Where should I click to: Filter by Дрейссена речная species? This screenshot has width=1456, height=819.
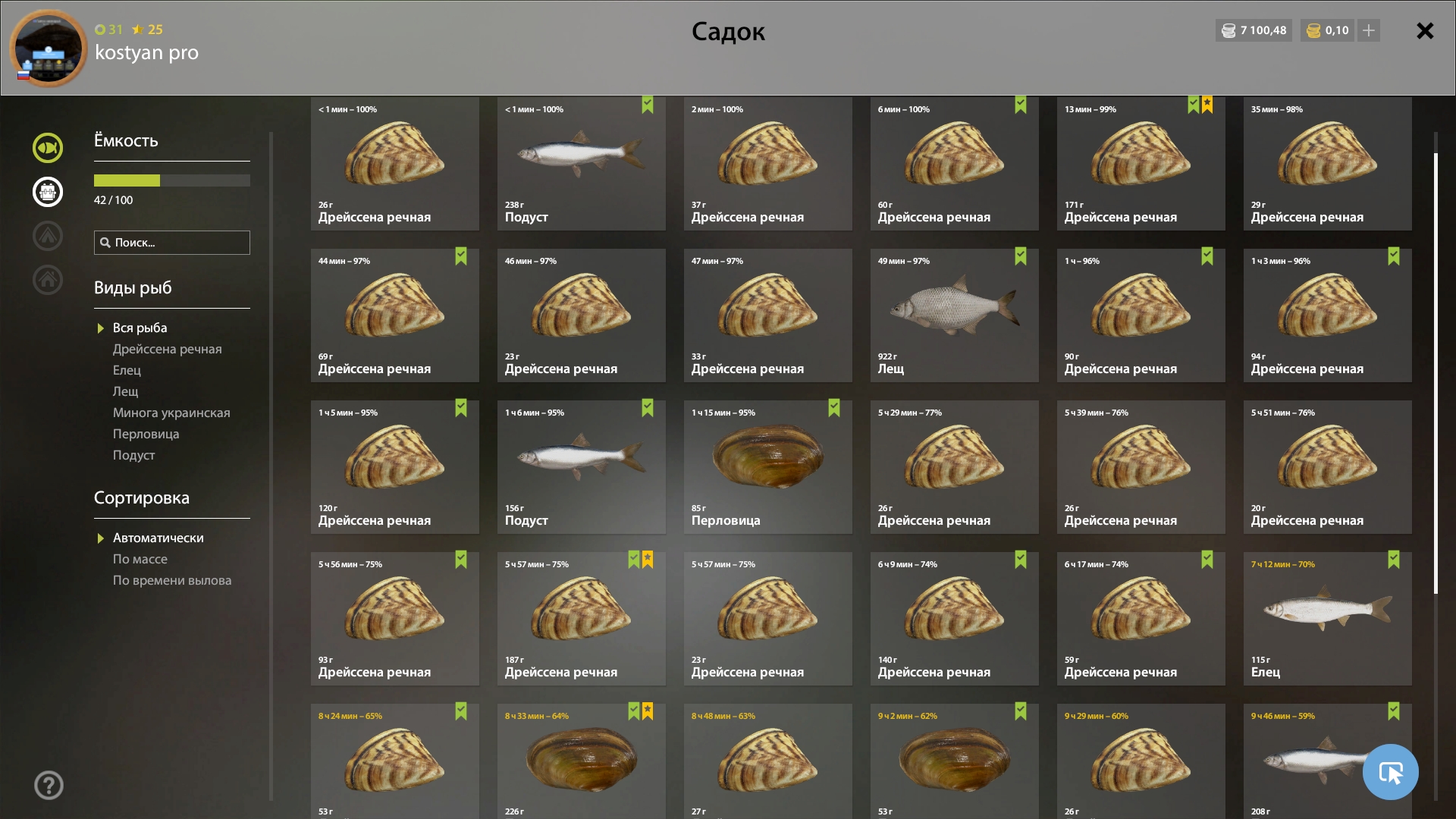click(x=167, y=349)
